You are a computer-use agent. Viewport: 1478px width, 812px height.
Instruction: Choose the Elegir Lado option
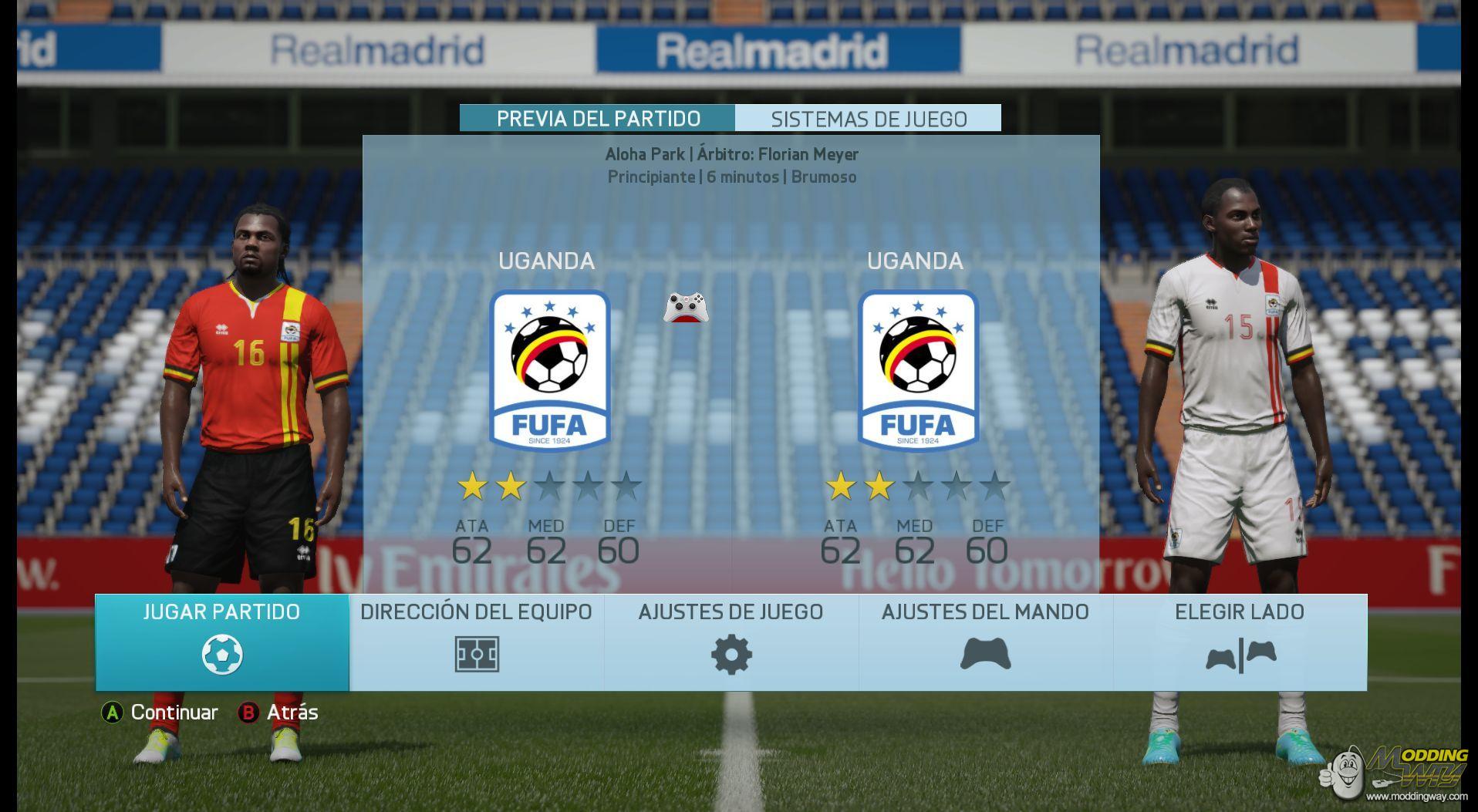click(x=1240, y=642)
